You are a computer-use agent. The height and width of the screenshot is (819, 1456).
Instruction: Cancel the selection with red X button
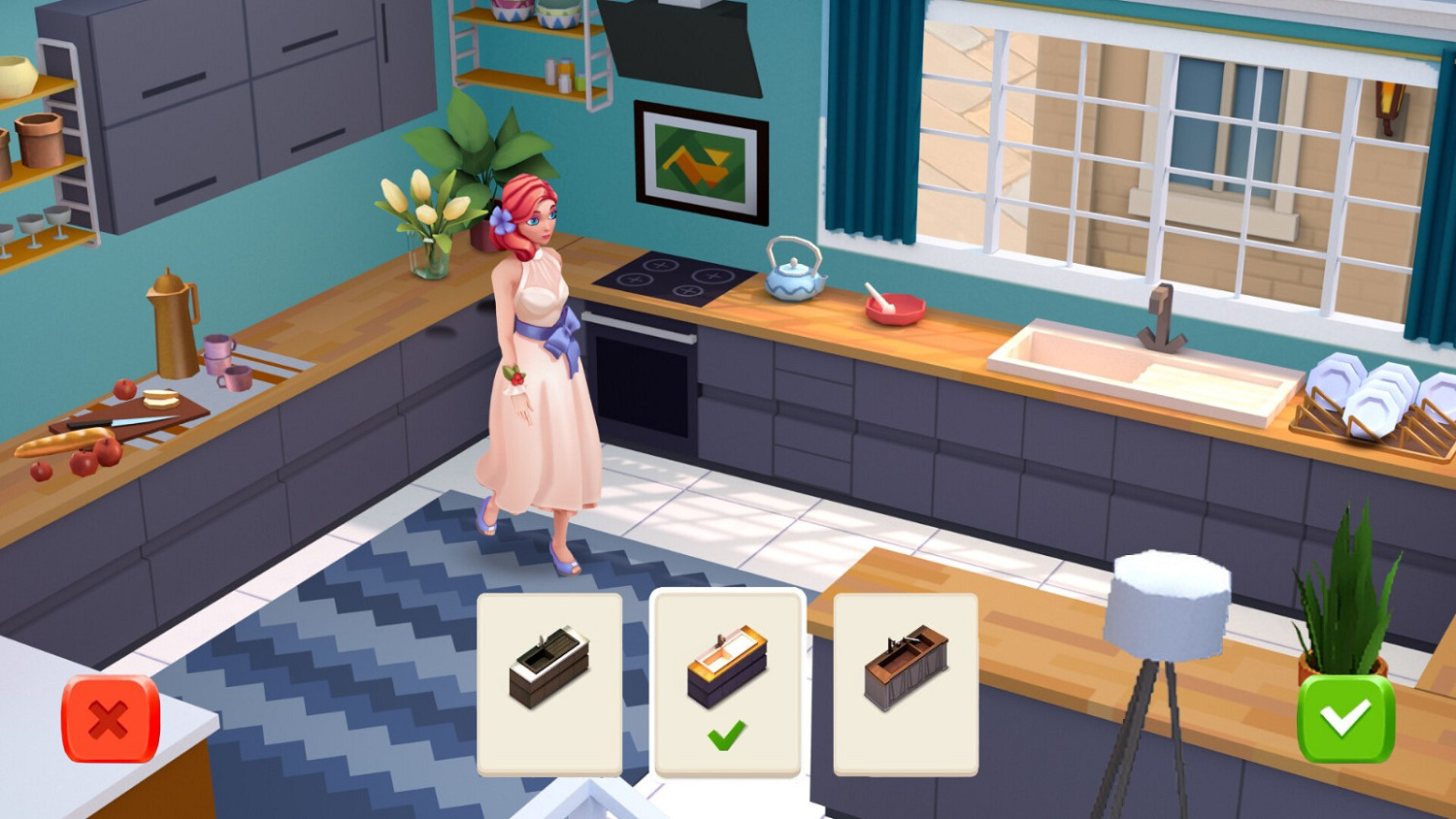coord(107,720)
